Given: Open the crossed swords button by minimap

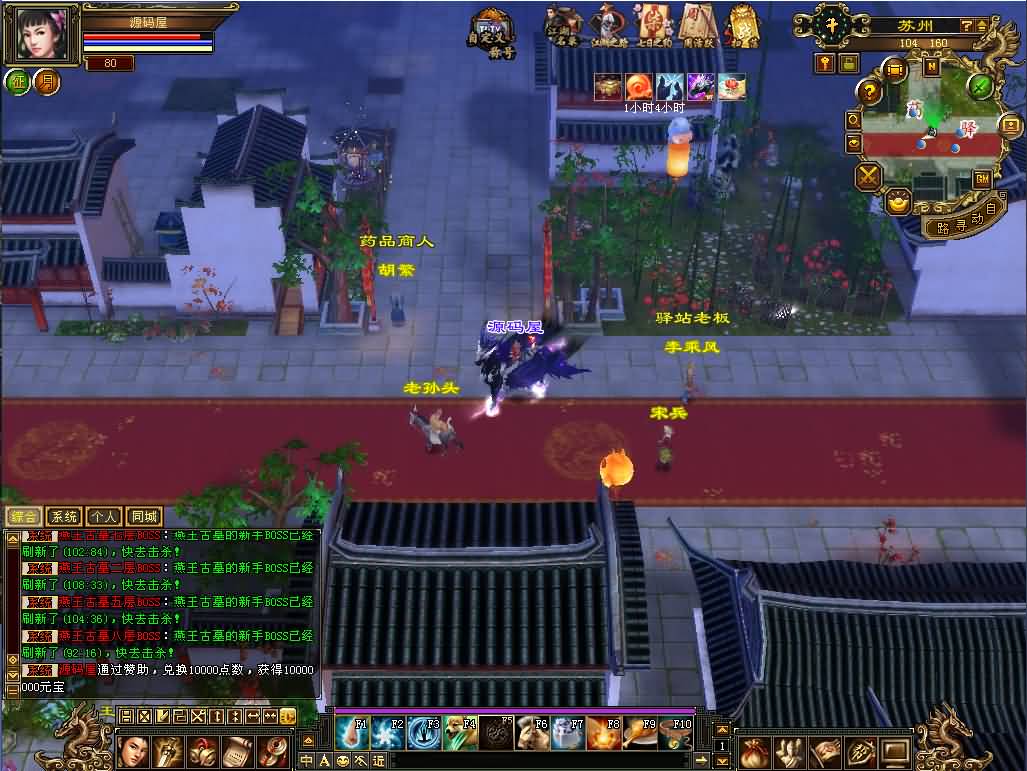Looking at the screenshot, I should click(868, 177).
